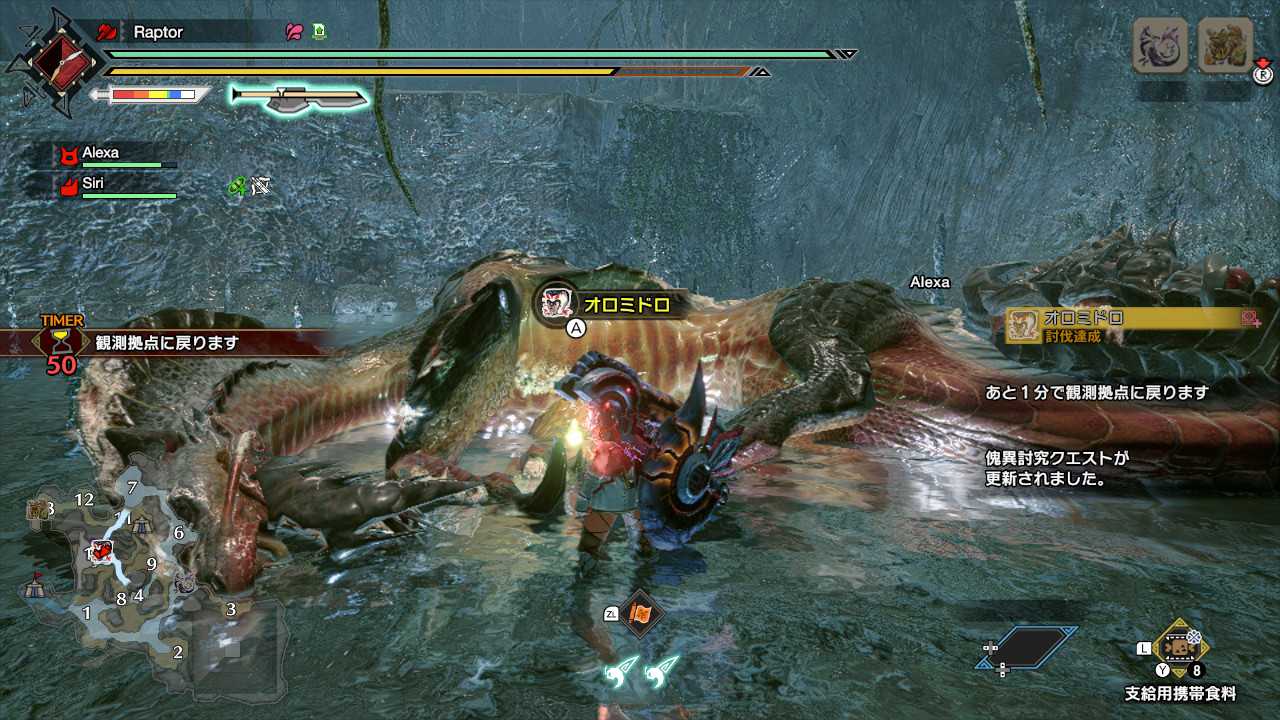The height and width of the screenshot is (720, 1280).
Task: Click the switch skill scroll weapon icon
Action: [x=298, y=96]
